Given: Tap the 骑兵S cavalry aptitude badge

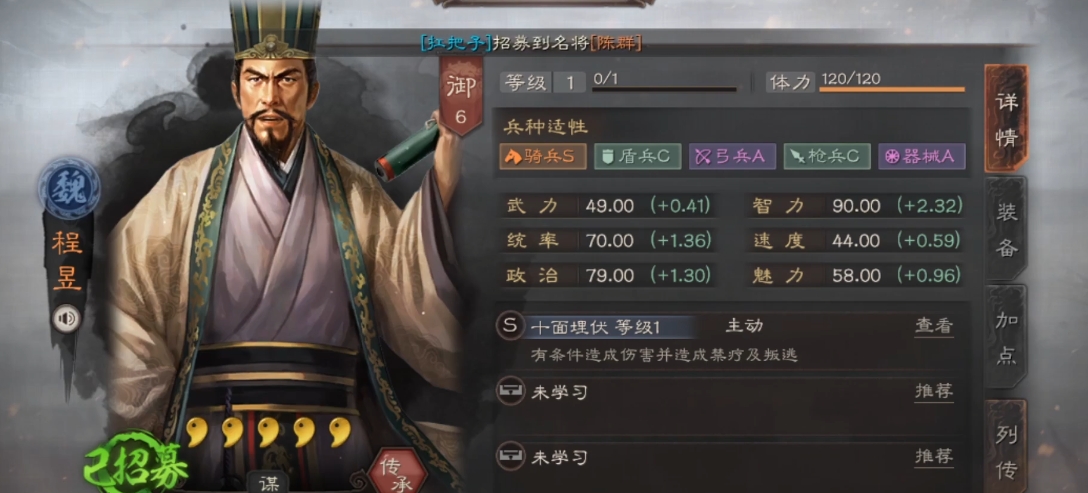Looking at the screenshot, I should point(542,156).
